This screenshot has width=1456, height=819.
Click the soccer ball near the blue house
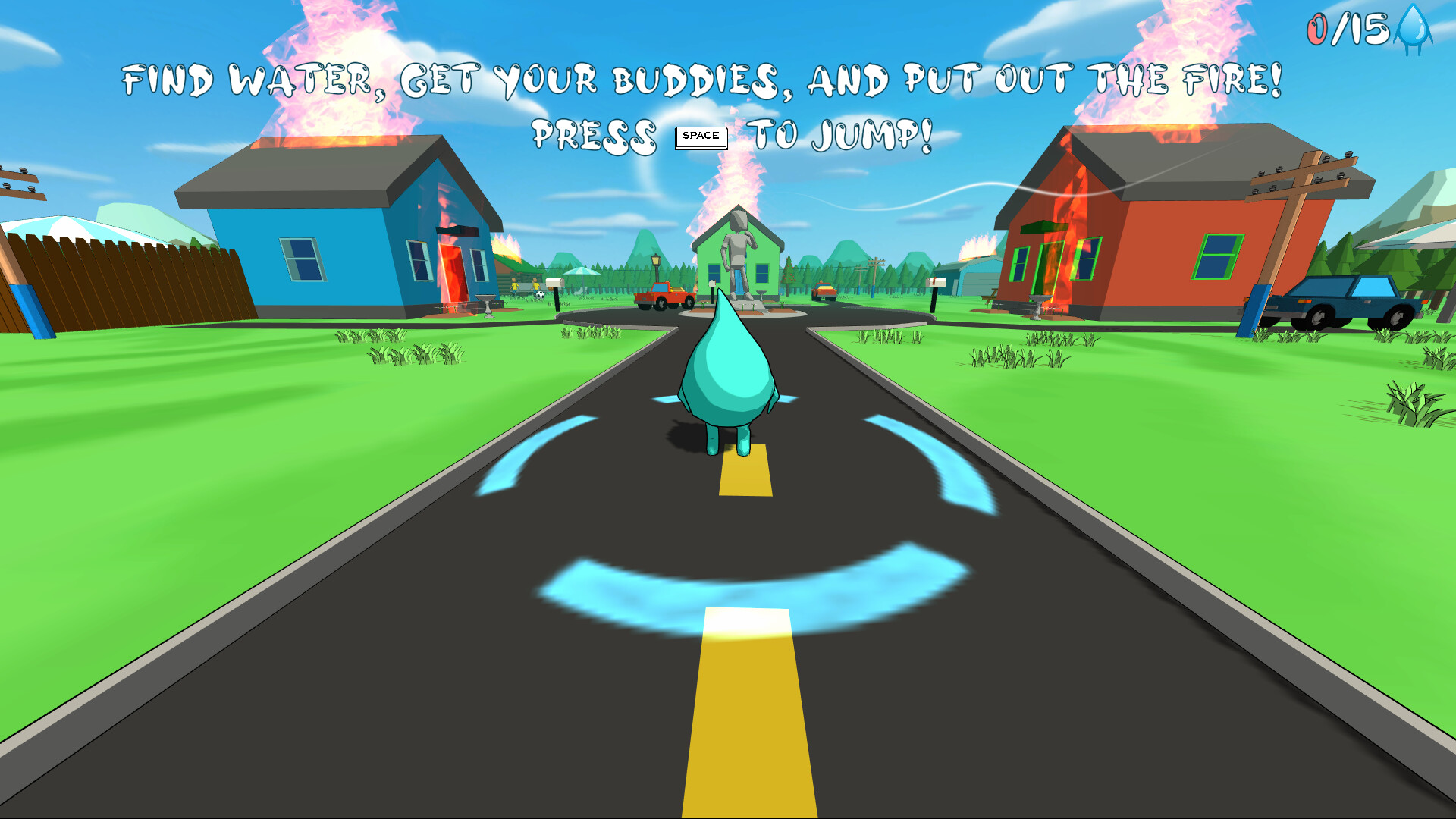click(x=540, y=294)
